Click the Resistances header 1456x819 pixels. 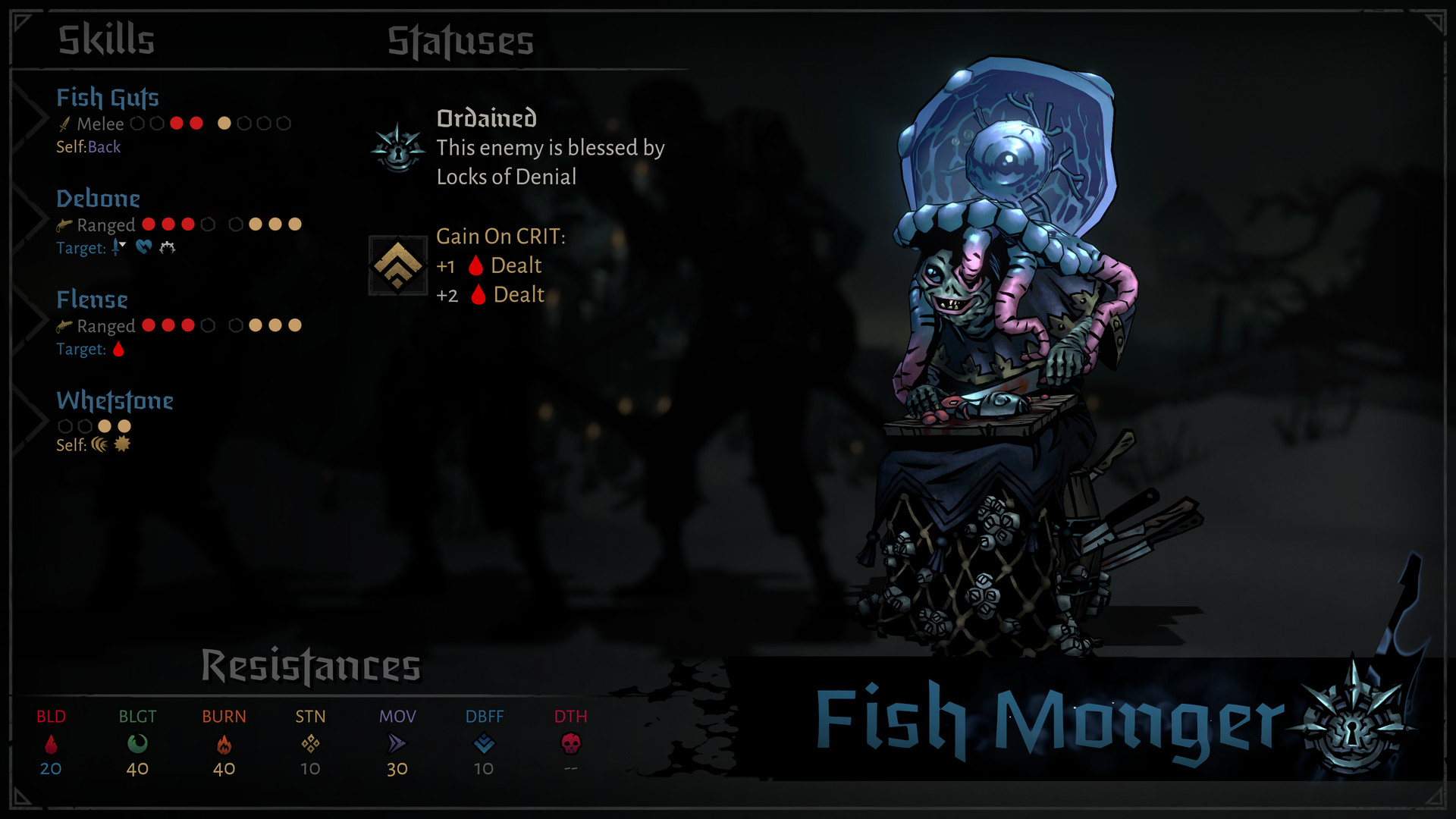312,666
